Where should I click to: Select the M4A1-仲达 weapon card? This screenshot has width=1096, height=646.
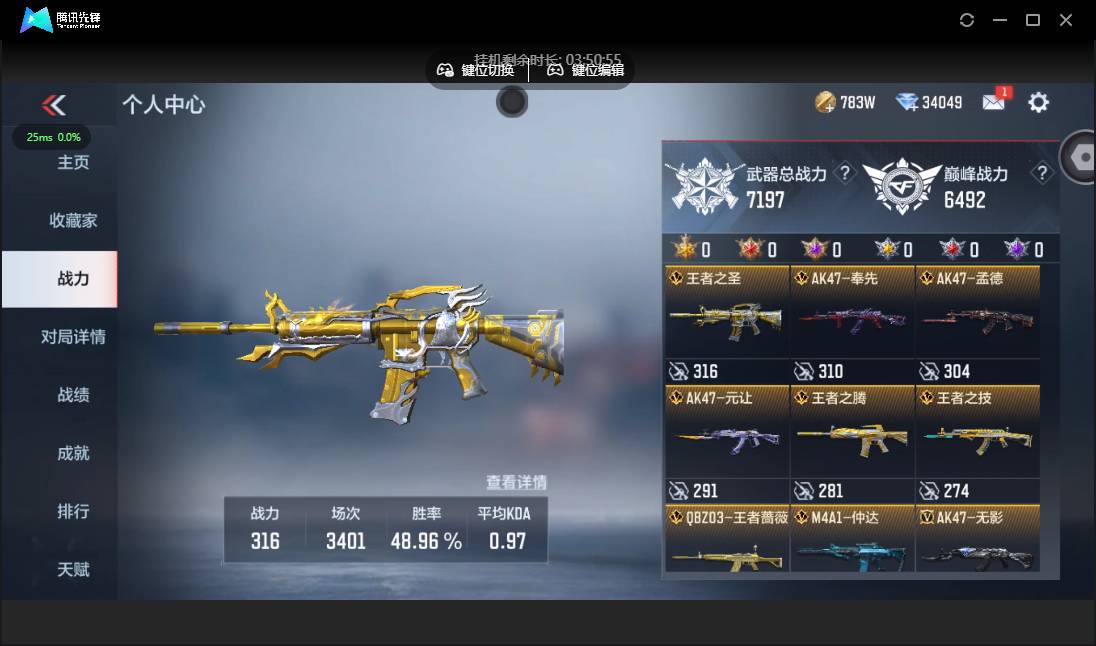(x=852, y=540)
